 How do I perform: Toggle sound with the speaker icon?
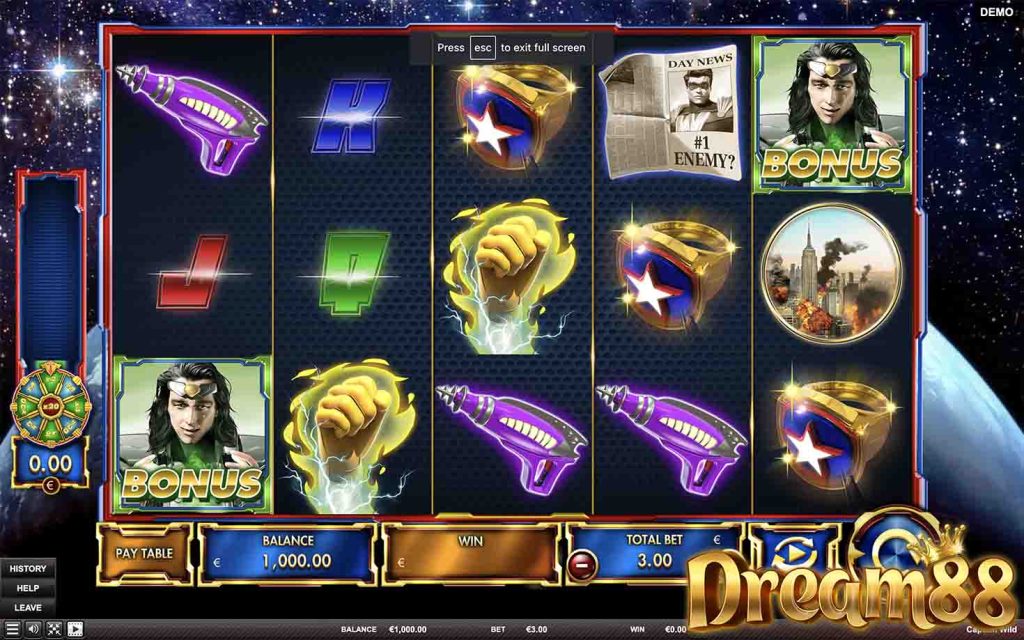click(33, 629)
